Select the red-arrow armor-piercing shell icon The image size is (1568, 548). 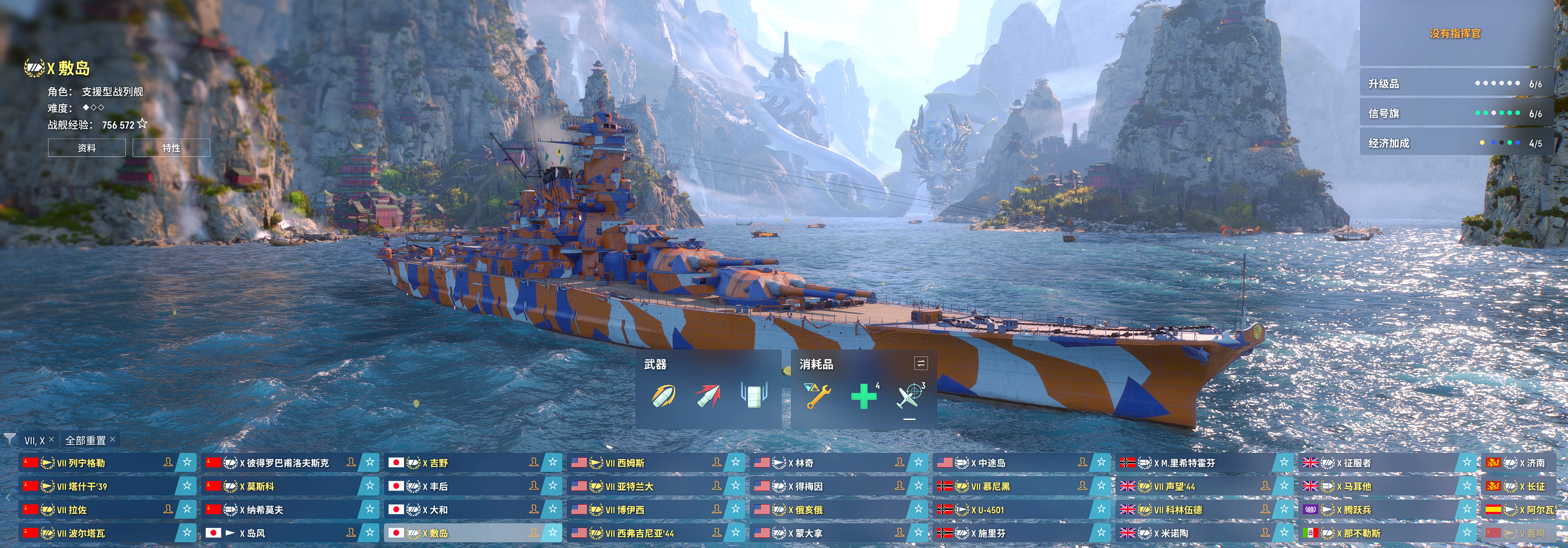coord(707,396)
